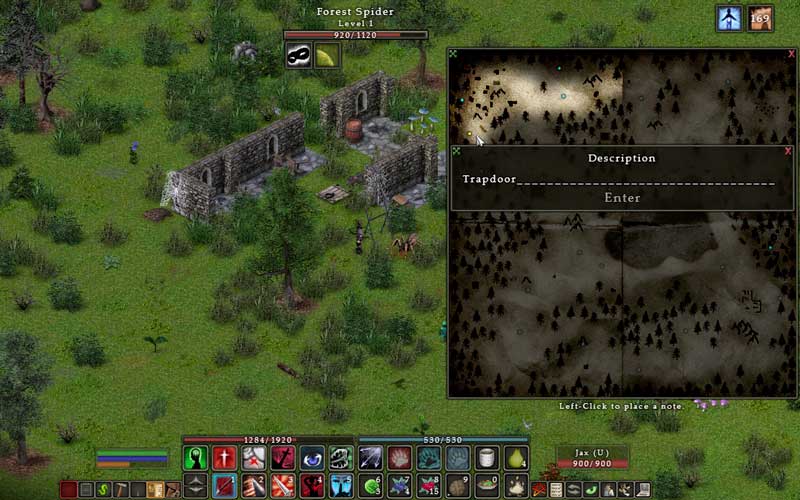Close the Description panel
This screenshot has height=500, width=800.
tap(788, 151)
